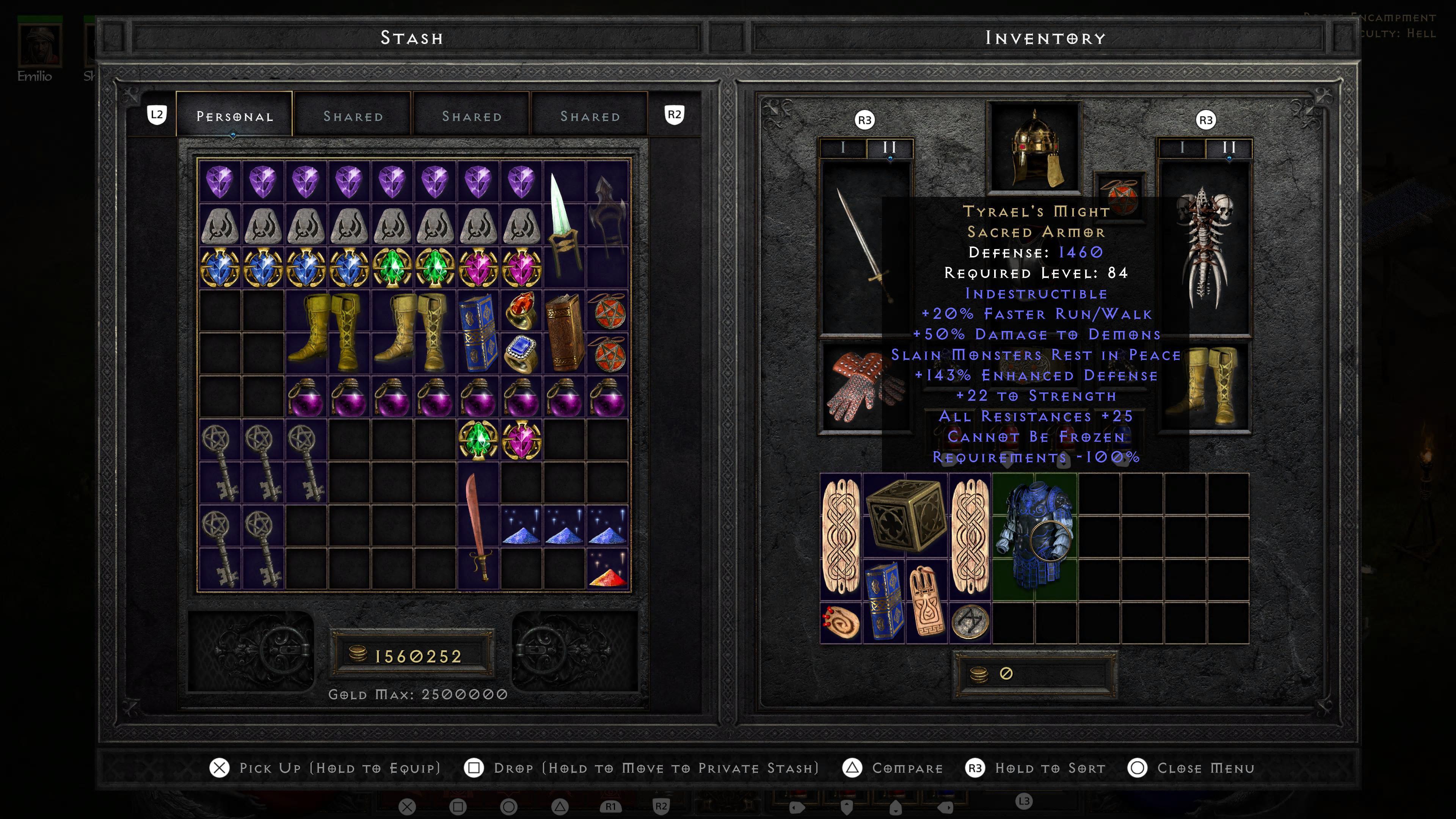This screenshot has width=1456, height=819.
Task: Switch to weapon set I on the left
Action: point(842,149)
